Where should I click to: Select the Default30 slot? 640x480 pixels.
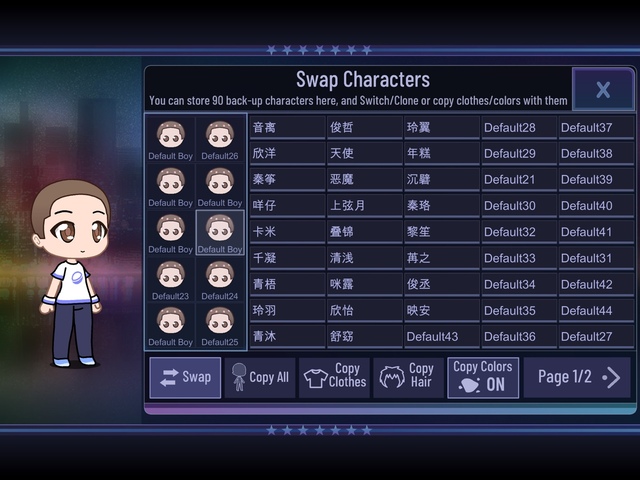coord(518,205)
